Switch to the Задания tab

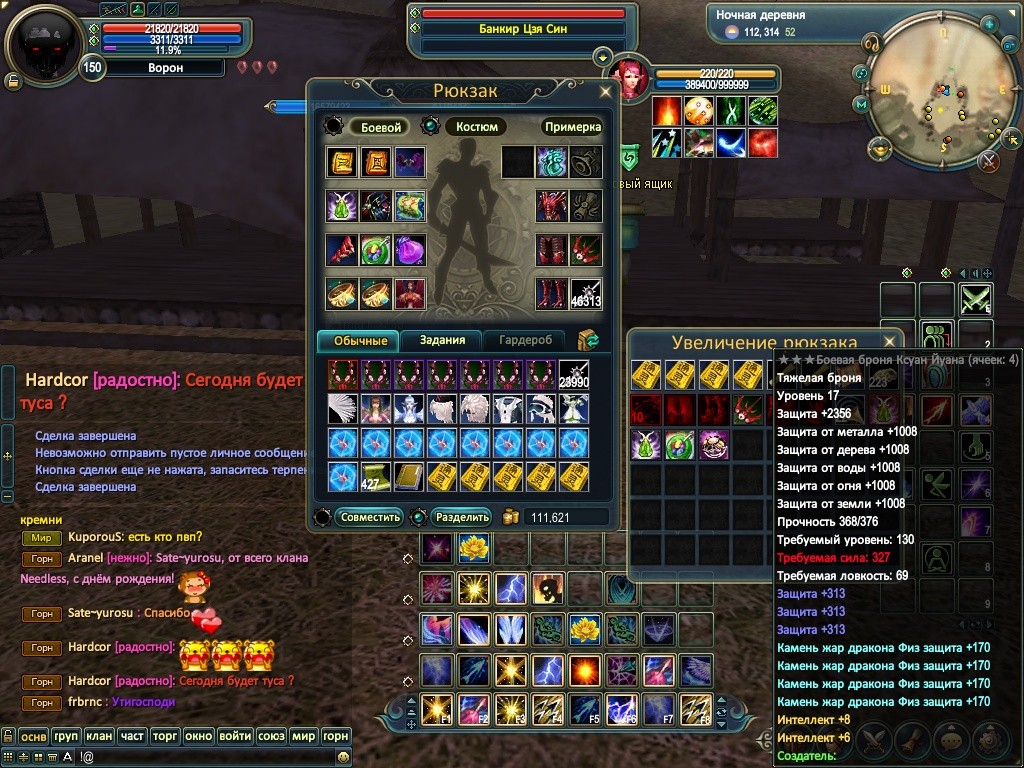(442, 340)
